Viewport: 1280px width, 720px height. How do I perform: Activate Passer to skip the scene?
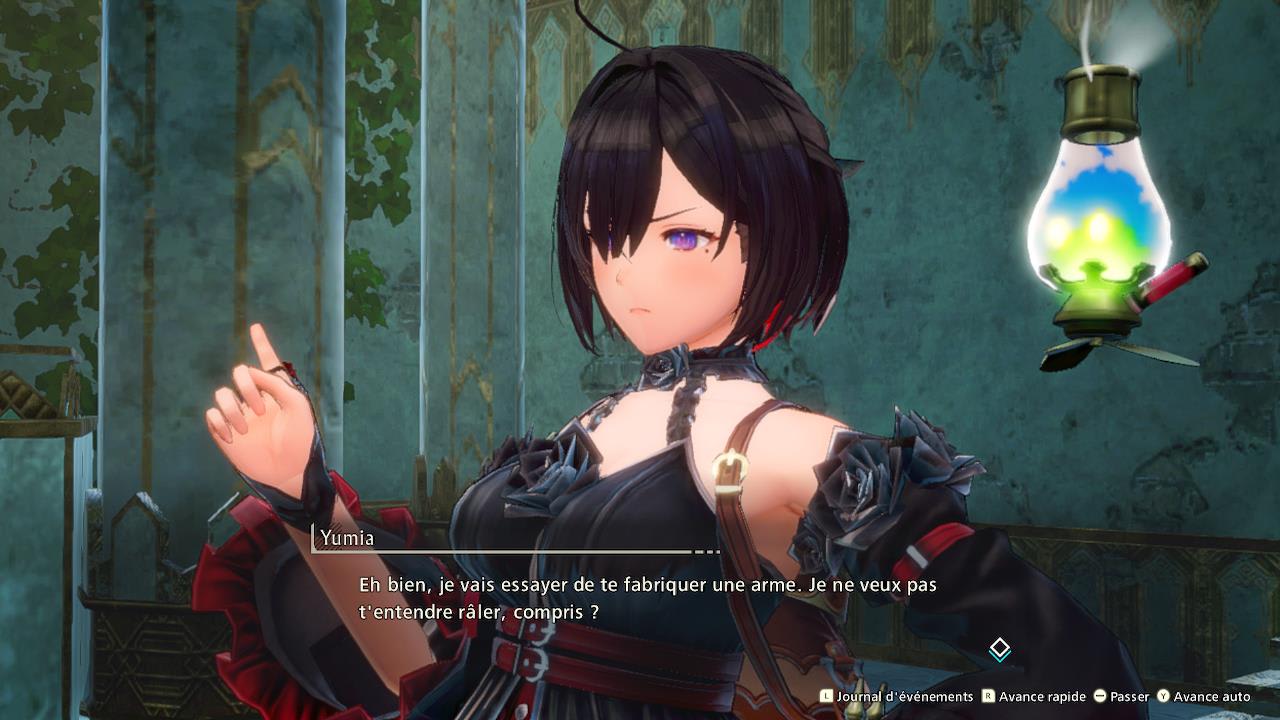pyautogui.click(x=1129, y=696)
